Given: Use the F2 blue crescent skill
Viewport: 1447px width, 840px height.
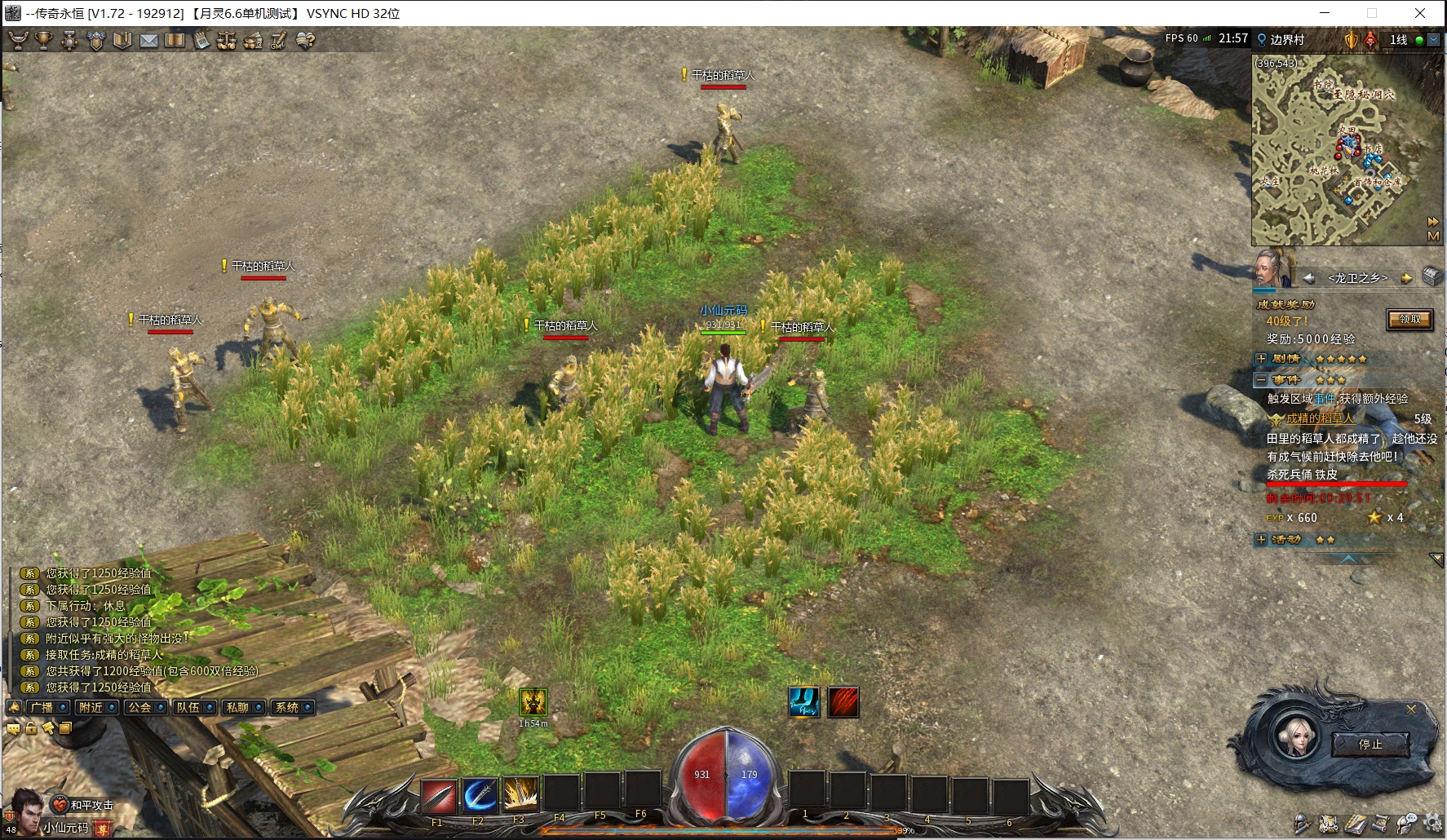Looking at the screenshot, I should click(x=480, y=796).
